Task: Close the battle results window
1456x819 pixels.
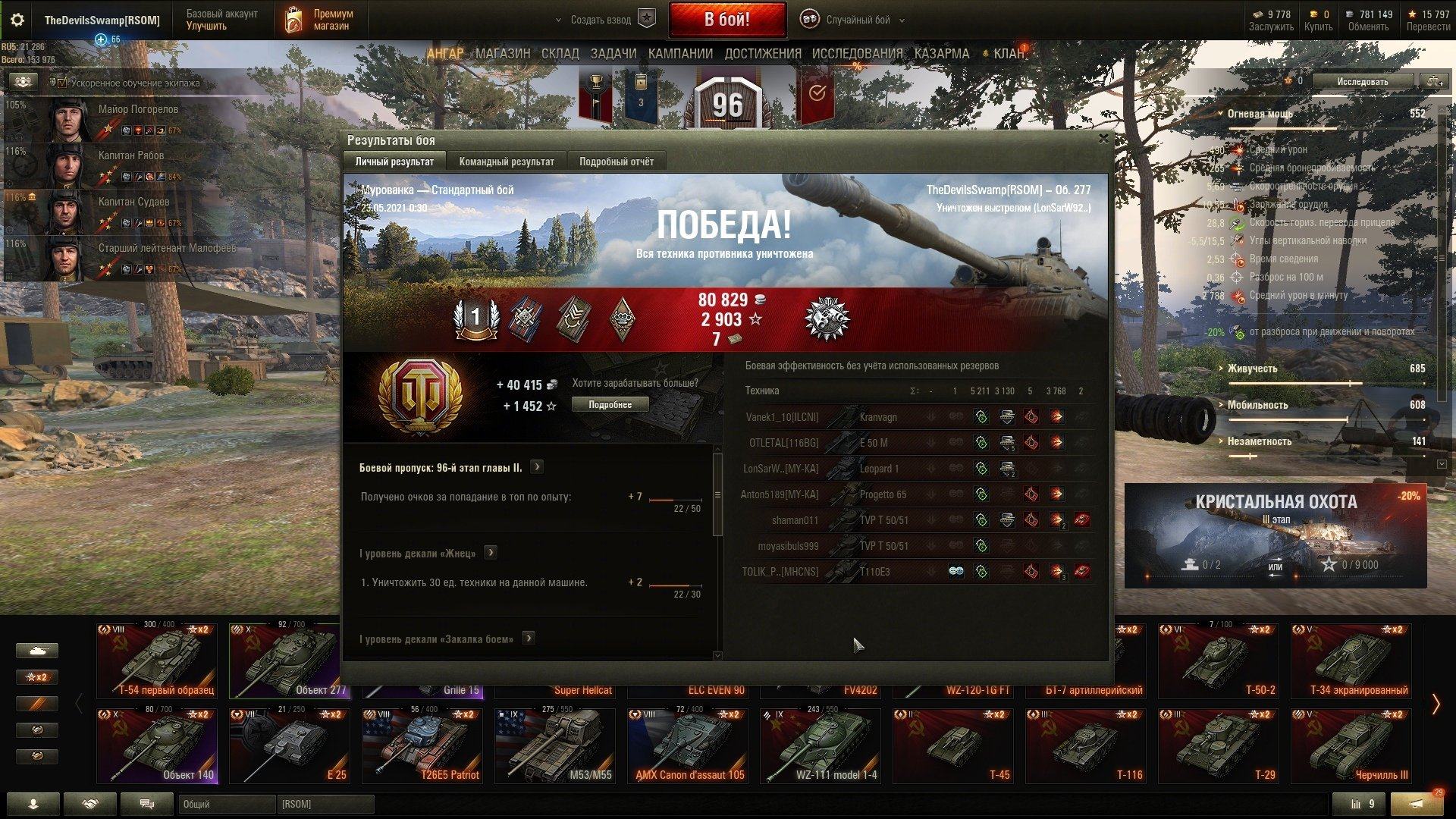Action: pos(1103,139)
